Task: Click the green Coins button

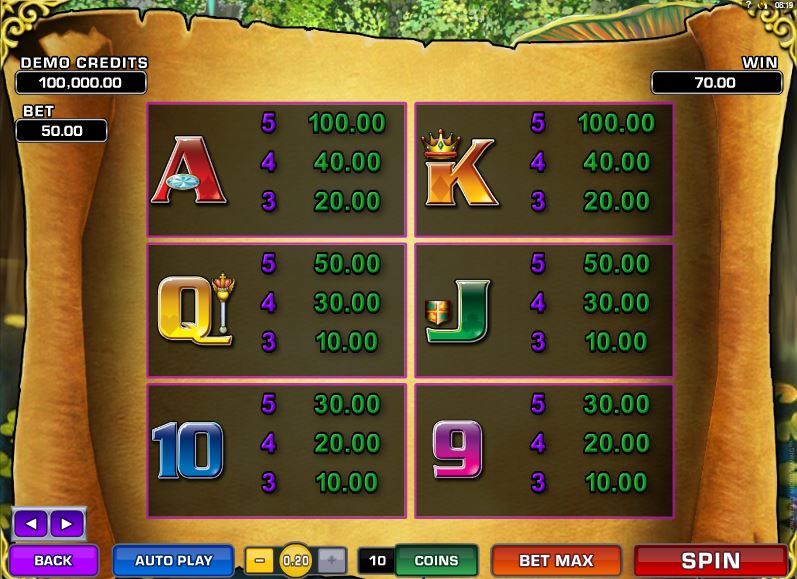Action: point(436,560)
